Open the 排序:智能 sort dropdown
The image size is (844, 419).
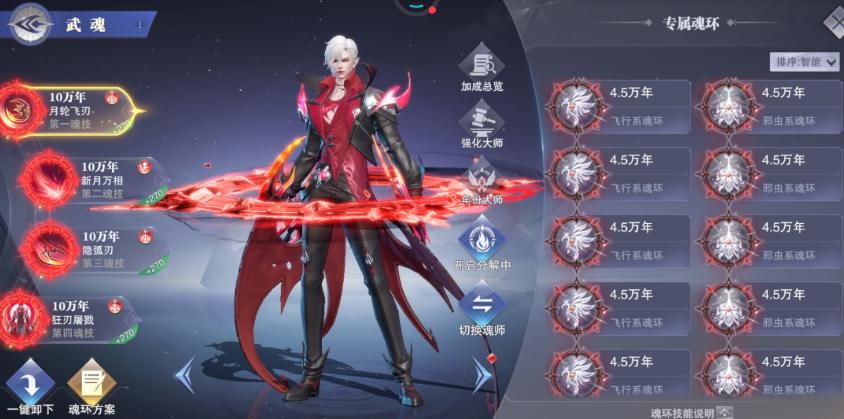coord(804,62)
